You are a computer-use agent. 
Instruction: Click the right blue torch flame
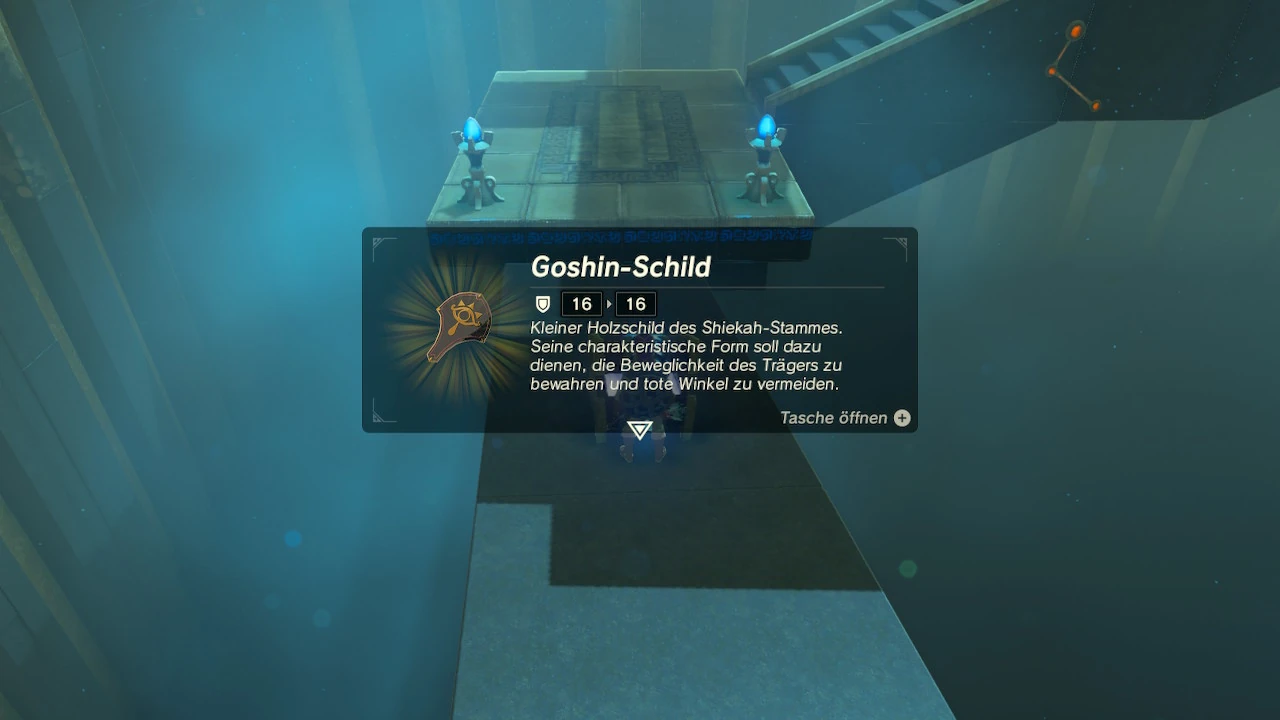765,124
